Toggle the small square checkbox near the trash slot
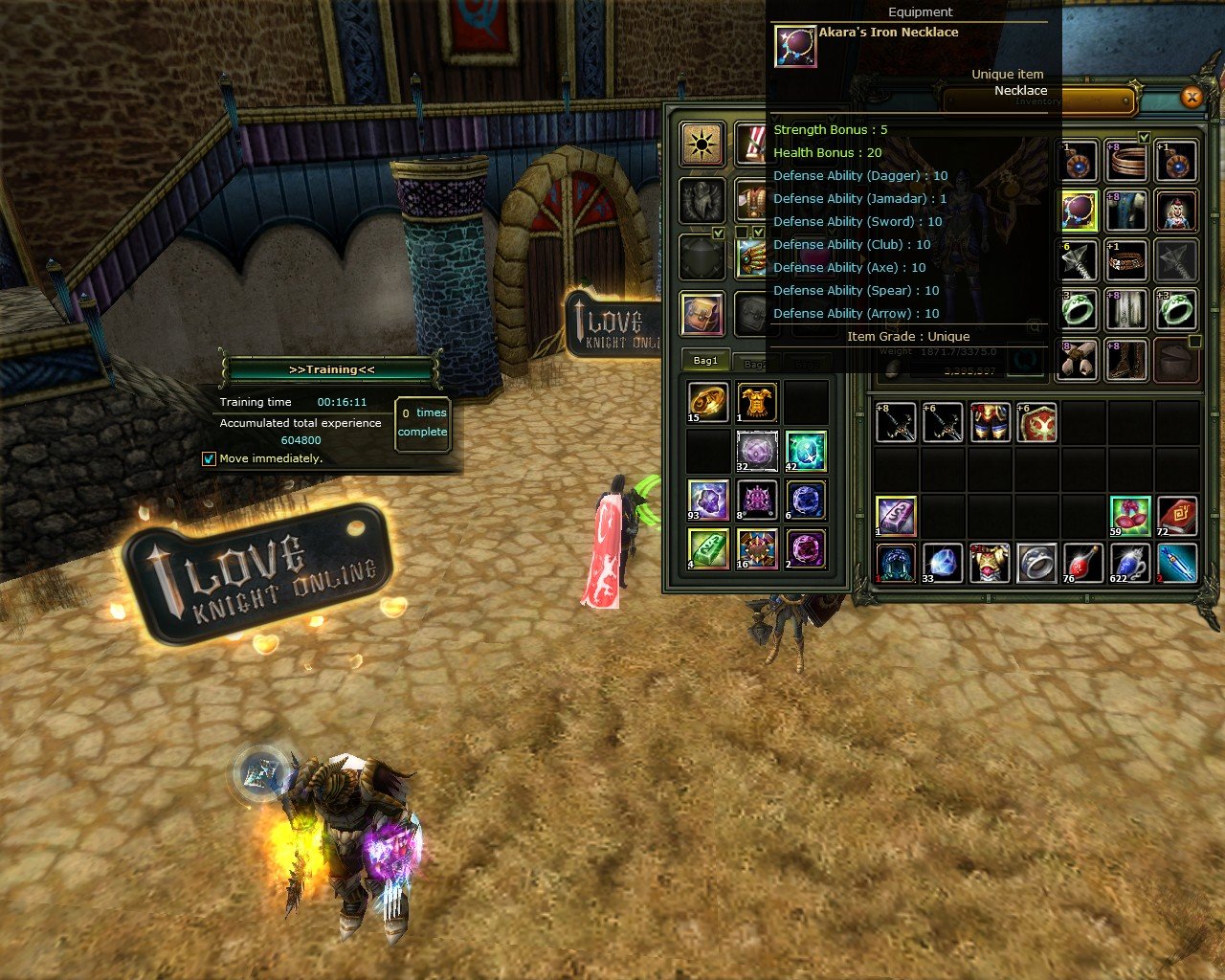The height and width of the screenshot is (980, 1225). click(x=1193, y=339)
